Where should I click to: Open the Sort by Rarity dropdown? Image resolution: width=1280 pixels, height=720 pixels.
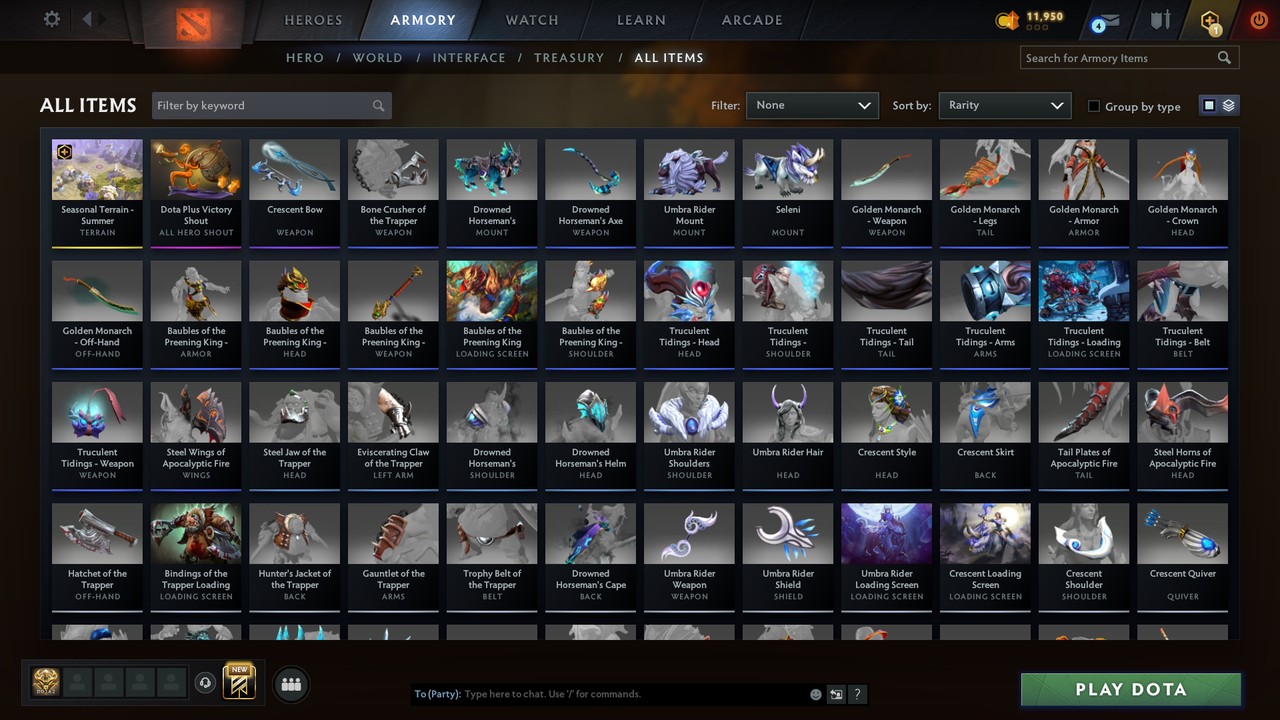click(x=1005, y=105)
